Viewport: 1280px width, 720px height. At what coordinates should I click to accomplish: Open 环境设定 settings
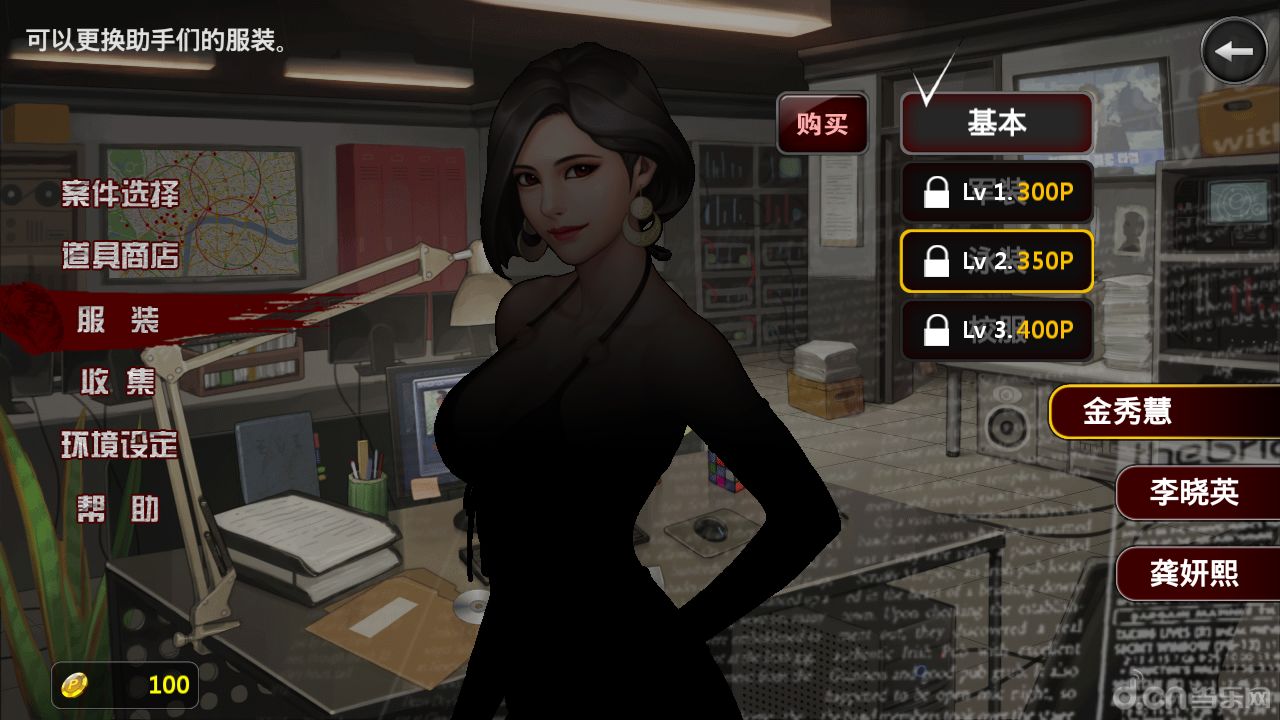[120, 445]
